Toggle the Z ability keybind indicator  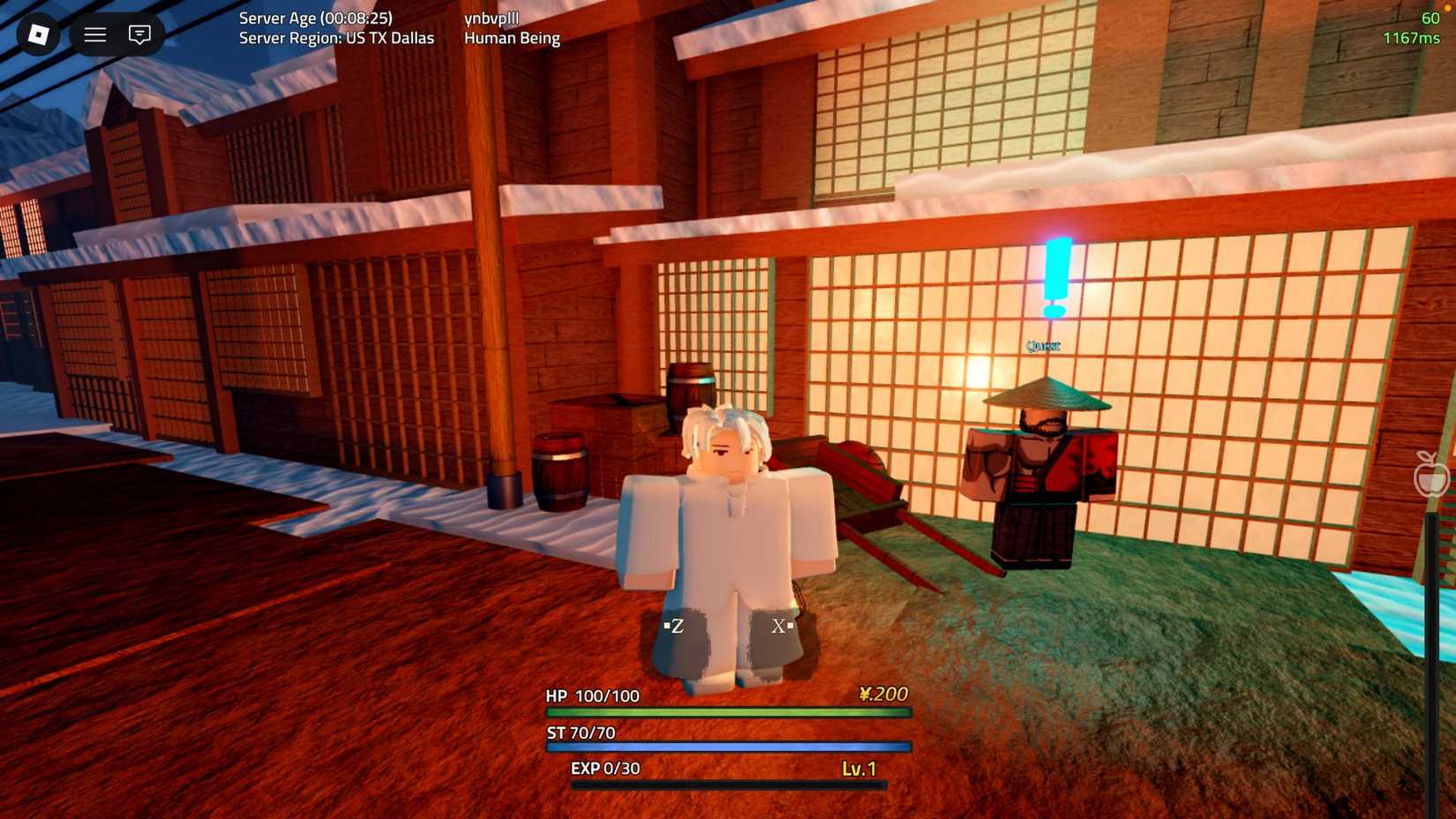676,627
